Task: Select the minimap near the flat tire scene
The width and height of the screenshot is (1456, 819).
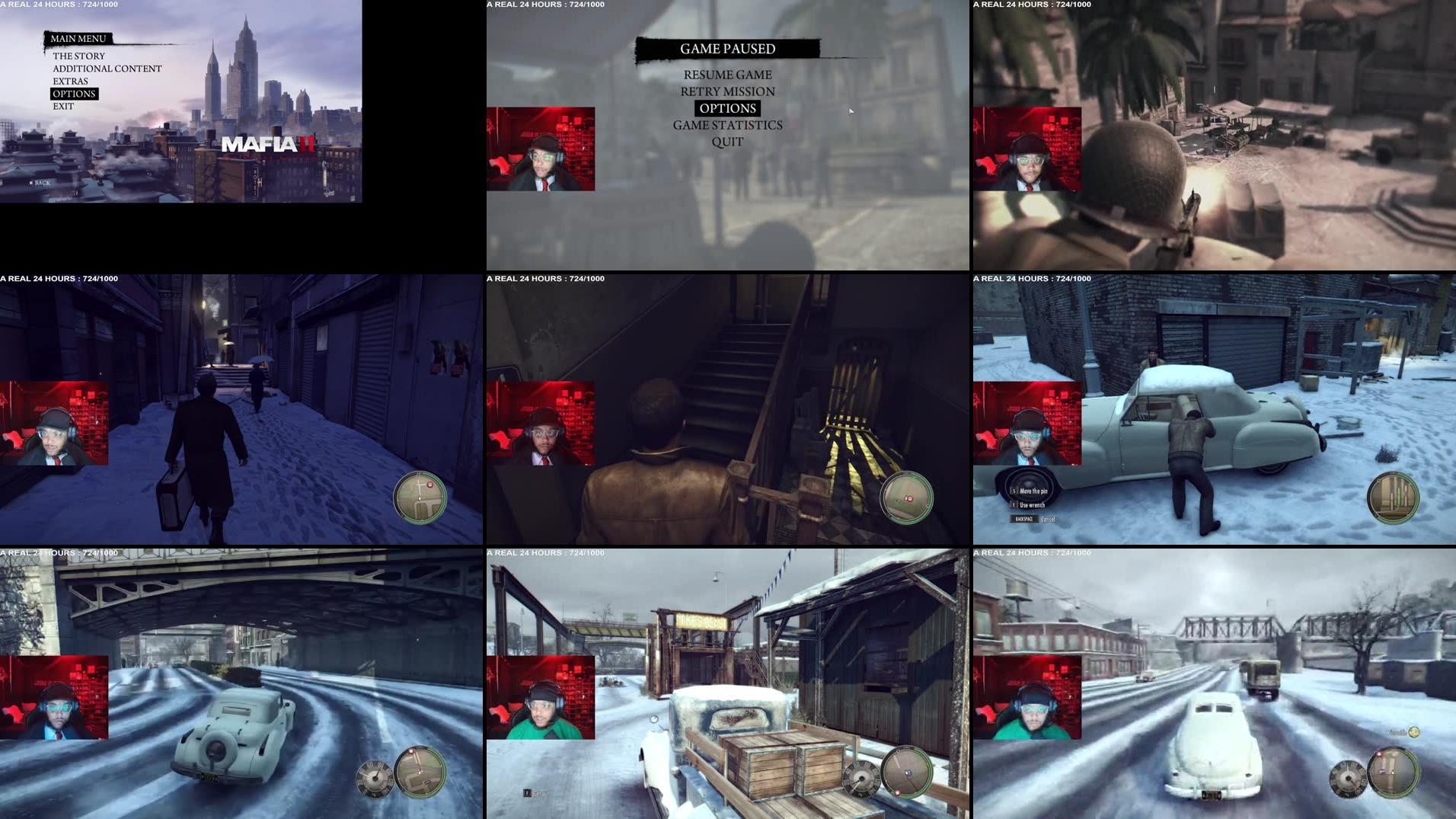Action: [1396, 495]
